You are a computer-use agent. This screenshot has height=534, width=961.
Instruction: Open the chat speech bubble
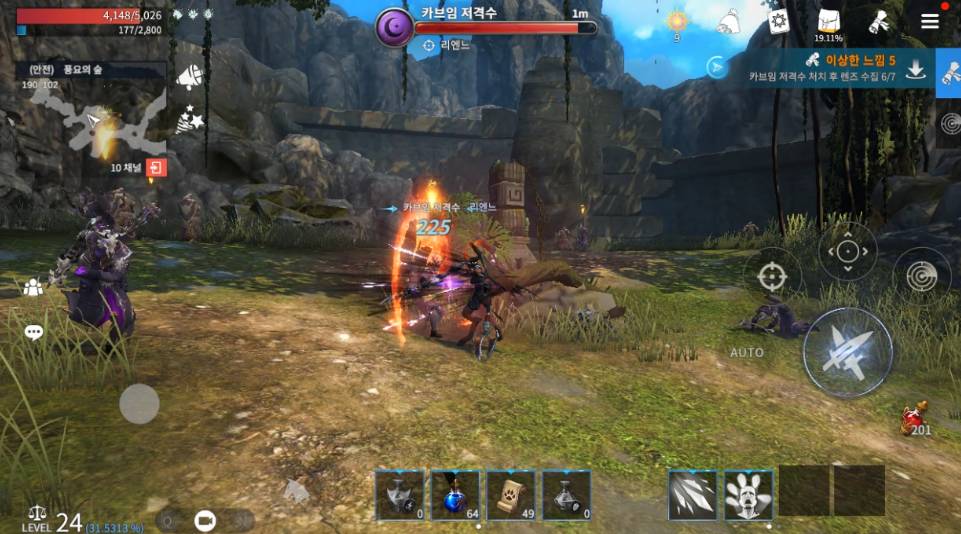click(34, 332)
